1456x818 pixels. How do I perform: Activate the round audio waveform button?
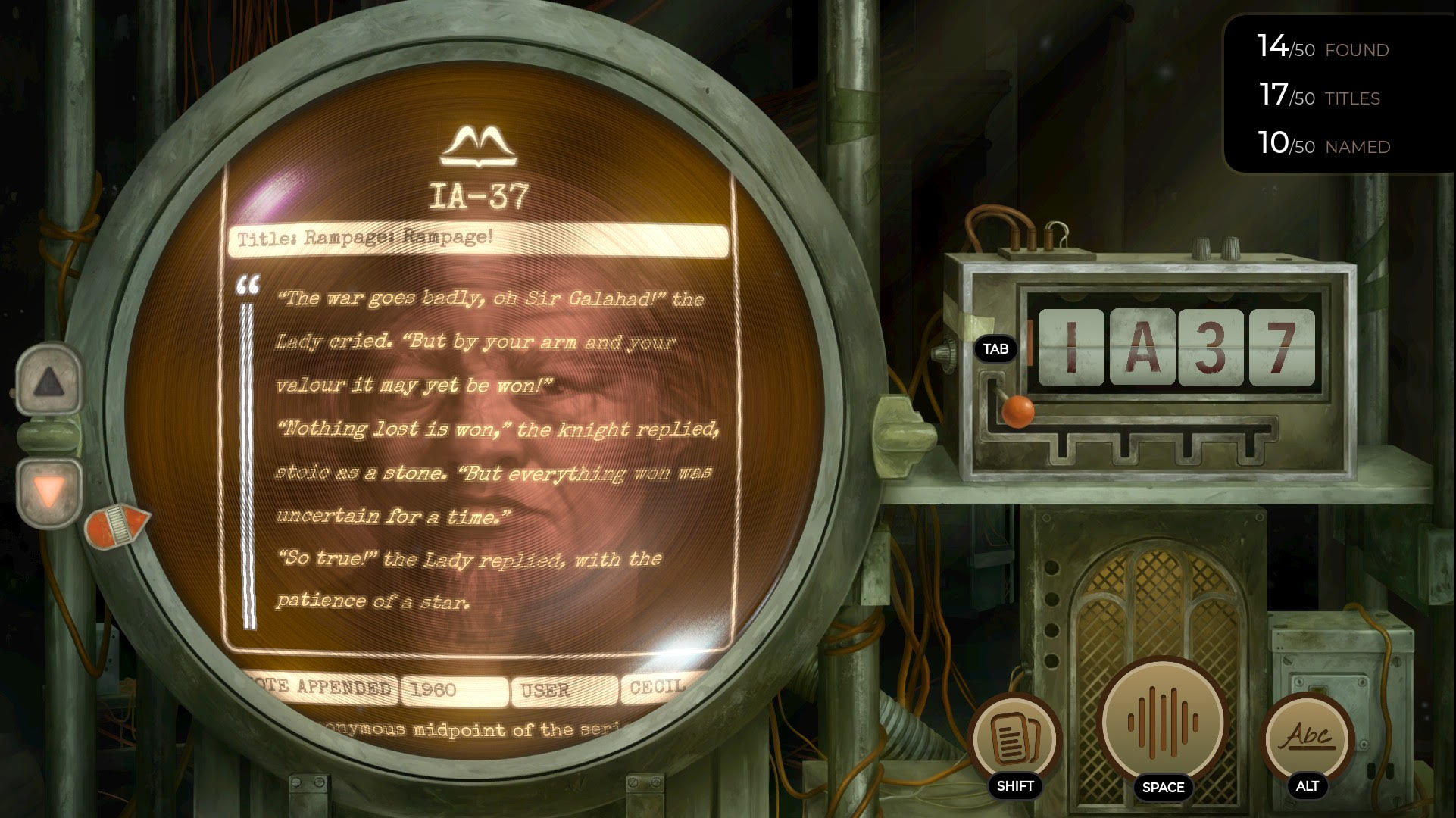(1162, 723)
